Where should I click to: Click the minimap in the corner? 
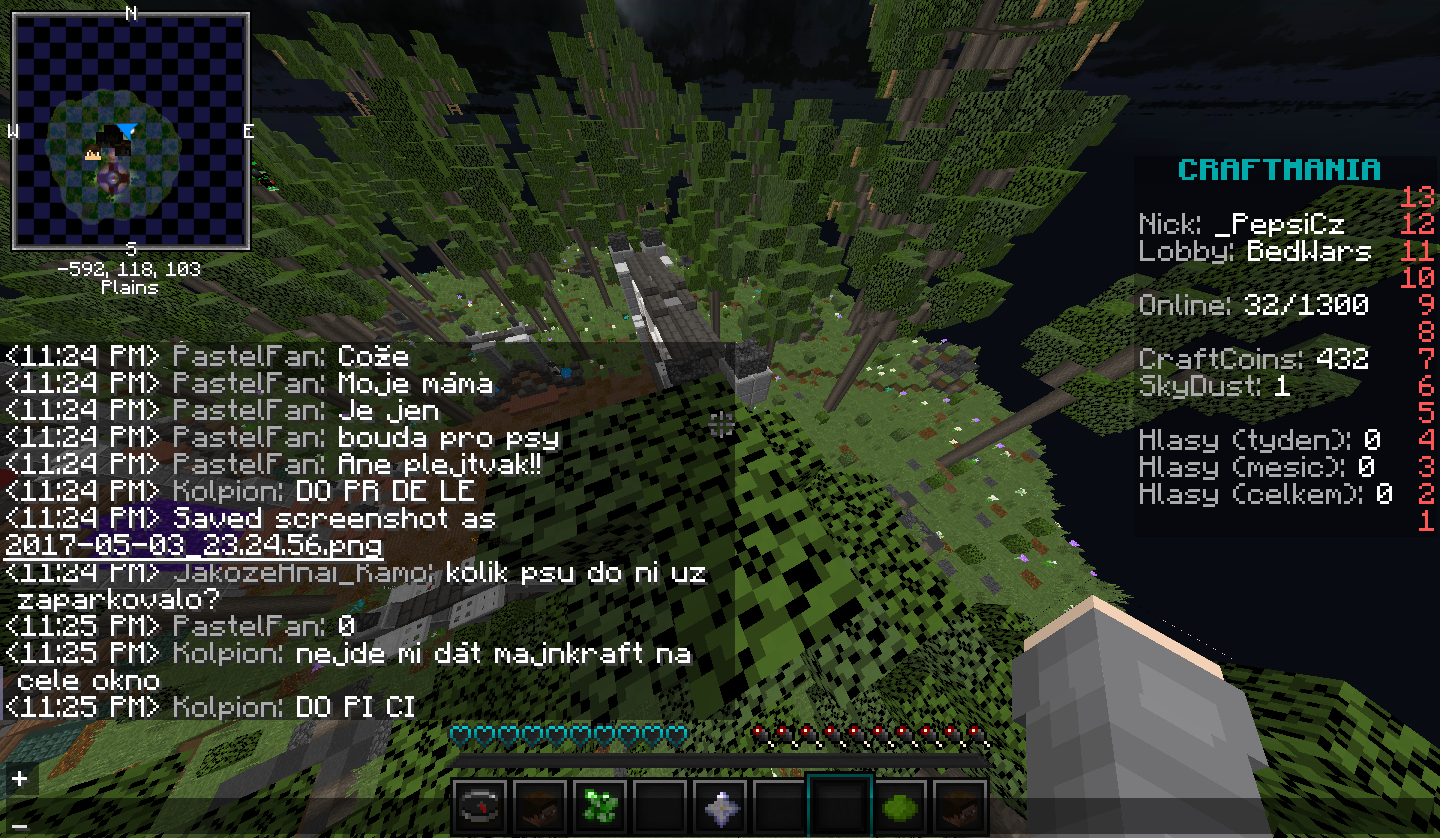click(x=130, y=131)
